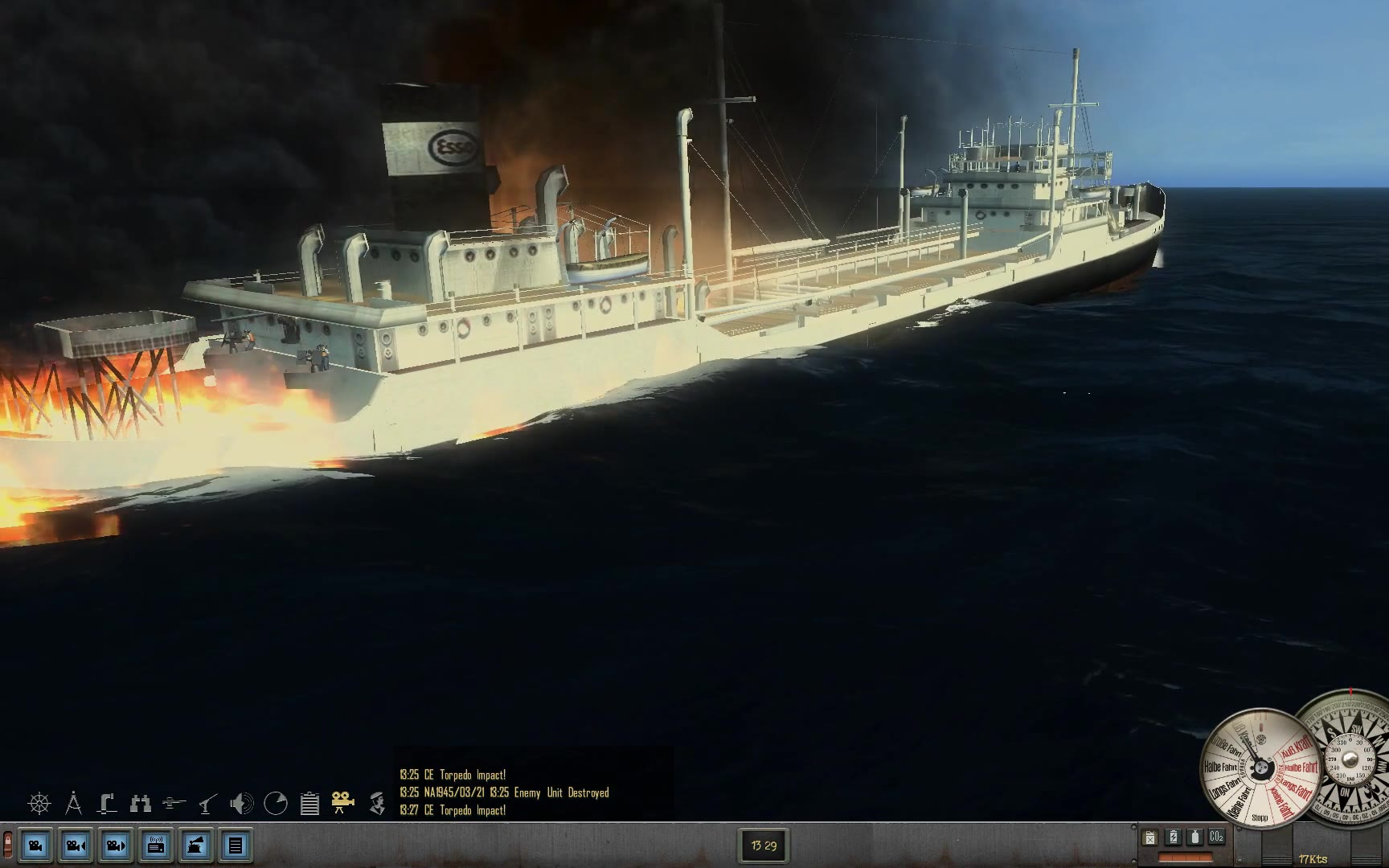Open the crew officer portrait icon
This screenshot has width=1389, height=868.
click(377, 803)
